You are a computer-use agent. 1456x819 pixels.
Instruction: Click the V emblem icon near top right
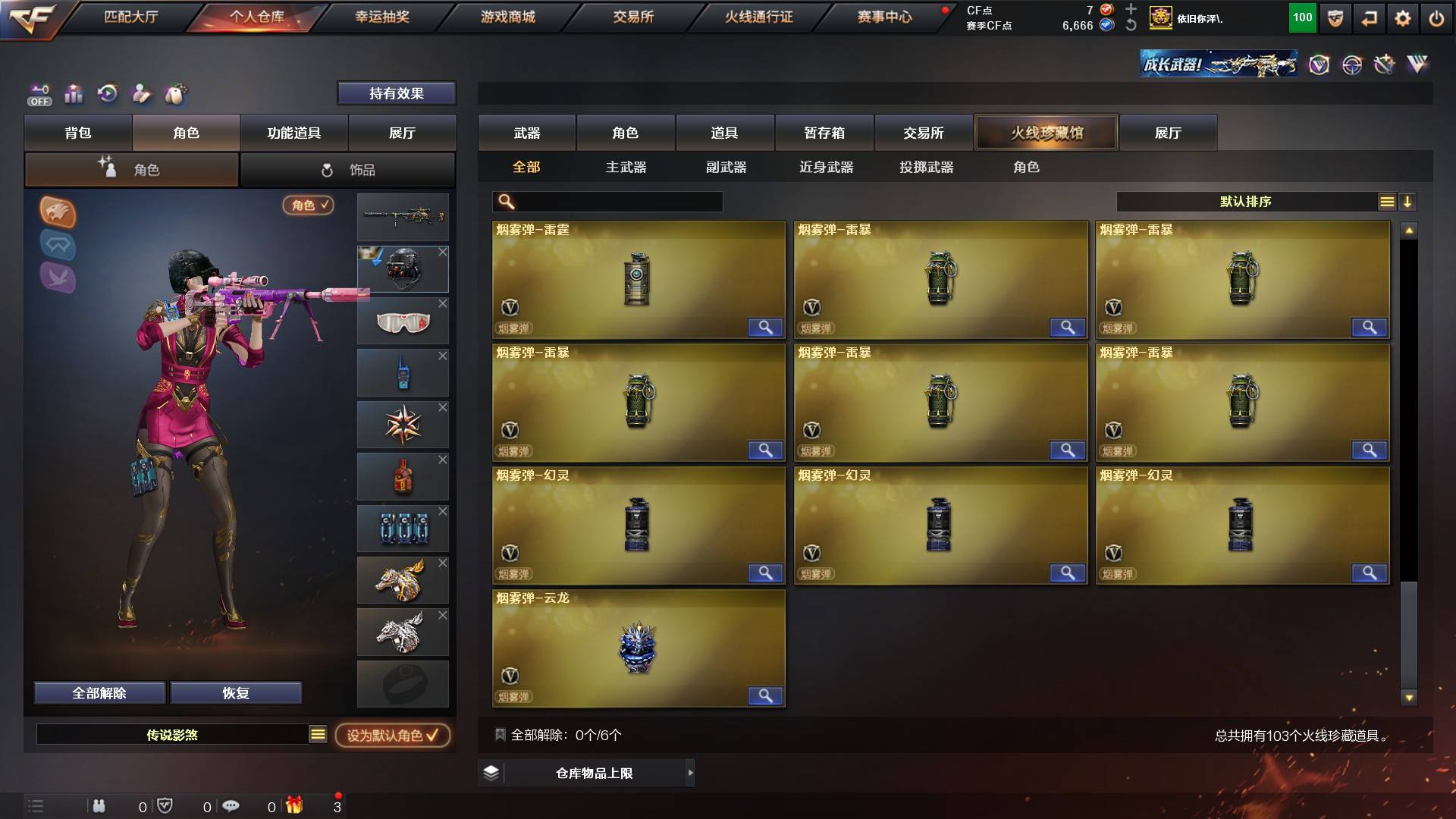tap(1321, 64)
